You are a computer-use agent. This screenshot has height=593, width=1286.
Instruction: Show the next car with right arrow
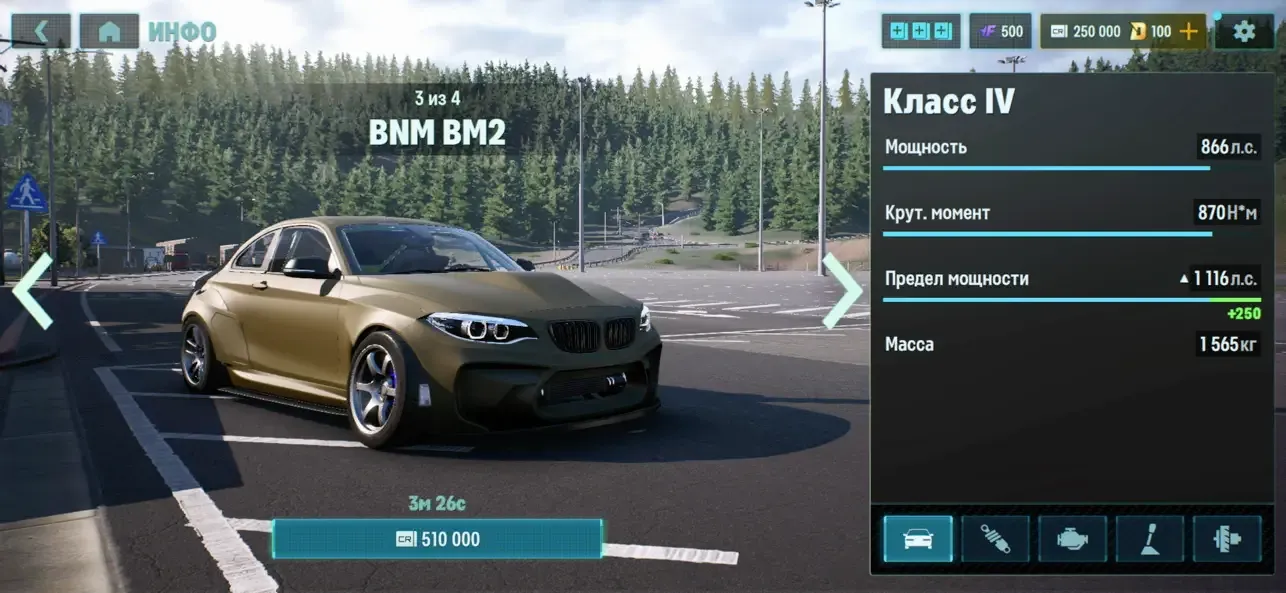pos(841,291)
